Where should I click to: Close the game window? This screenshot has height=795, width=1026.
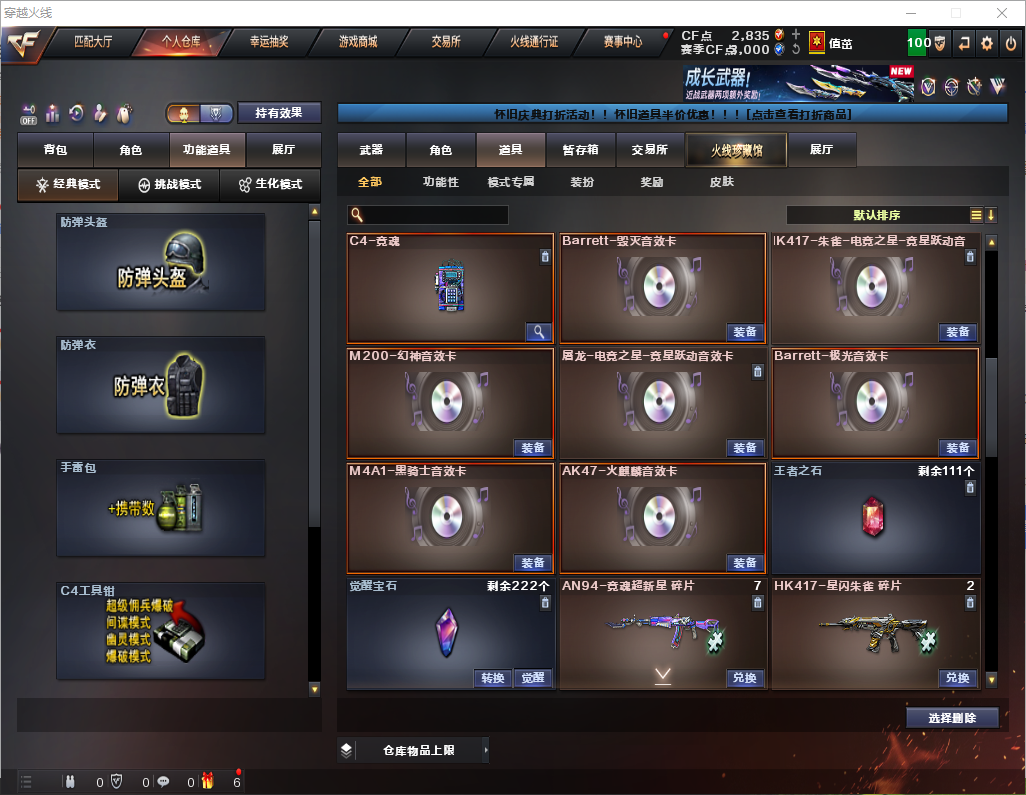(x=1001, y=13)
